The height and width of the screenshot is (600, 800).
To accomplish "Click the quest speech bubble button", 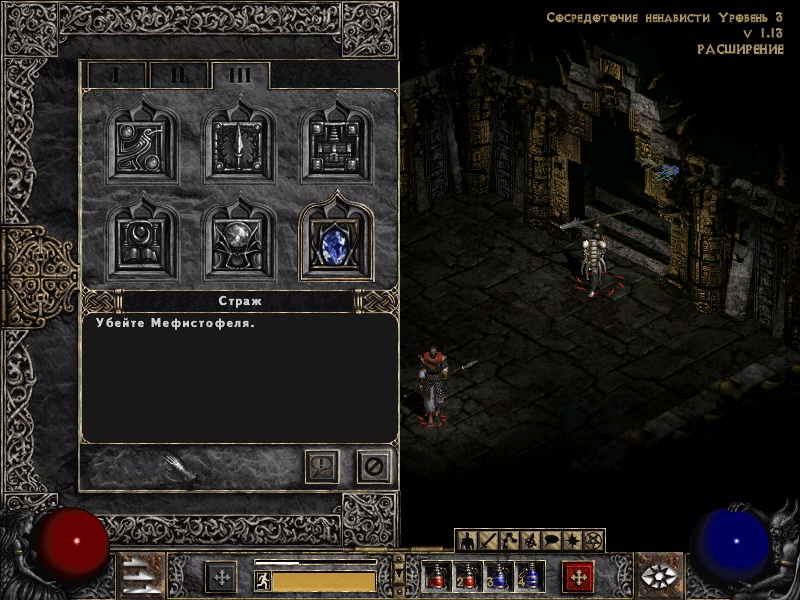I will point(322,466).
